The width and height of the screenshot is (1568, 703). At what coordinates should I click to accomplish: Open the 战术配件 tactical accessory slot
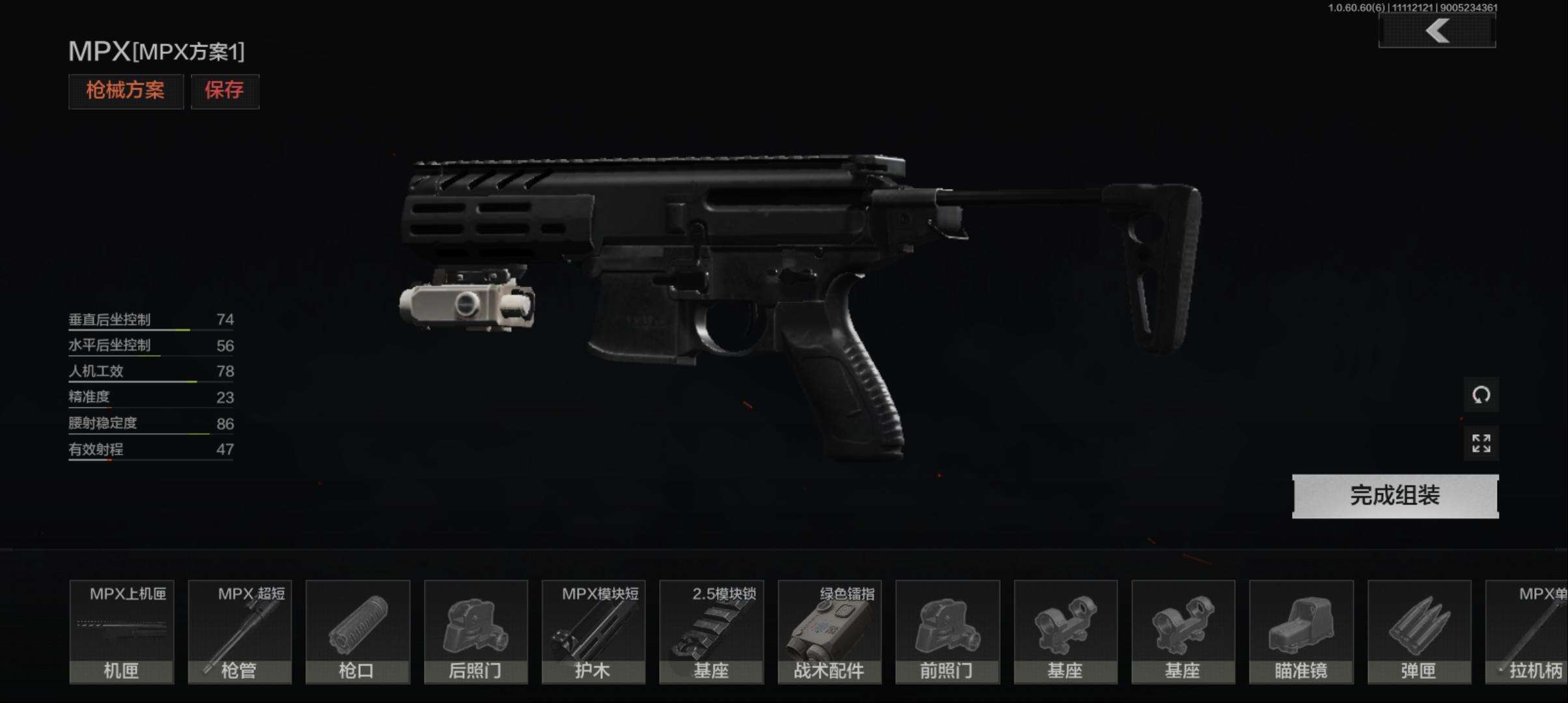[829, 631]
